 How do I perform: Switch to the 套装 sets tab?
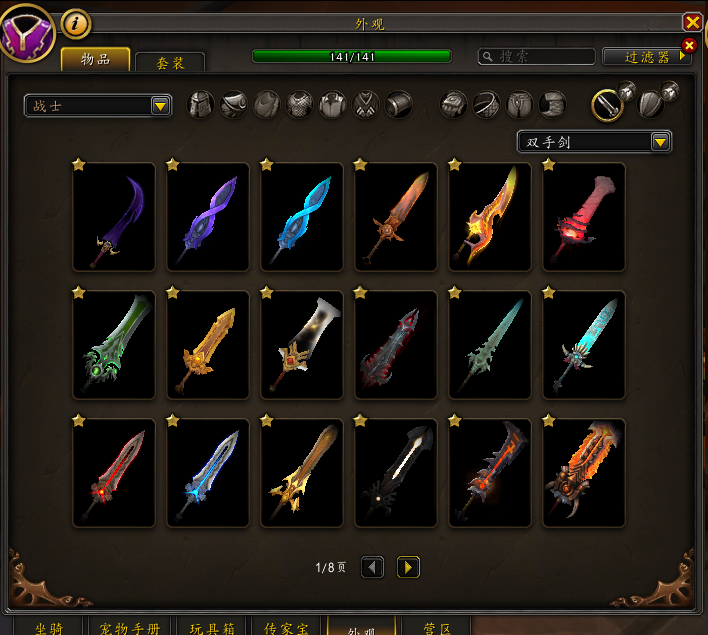[x=170, y=62]
